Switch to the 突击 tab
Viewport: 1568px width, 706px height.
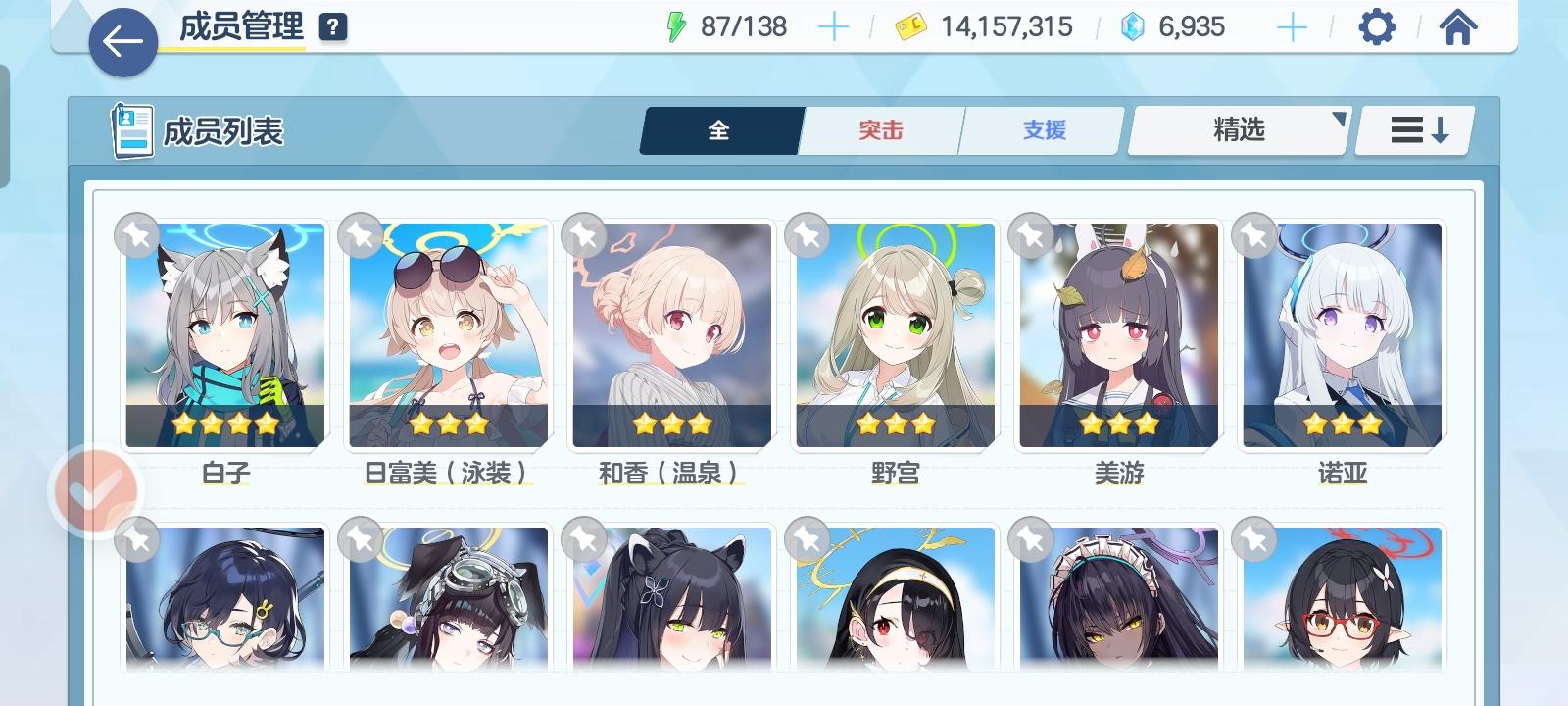[879, 128]
